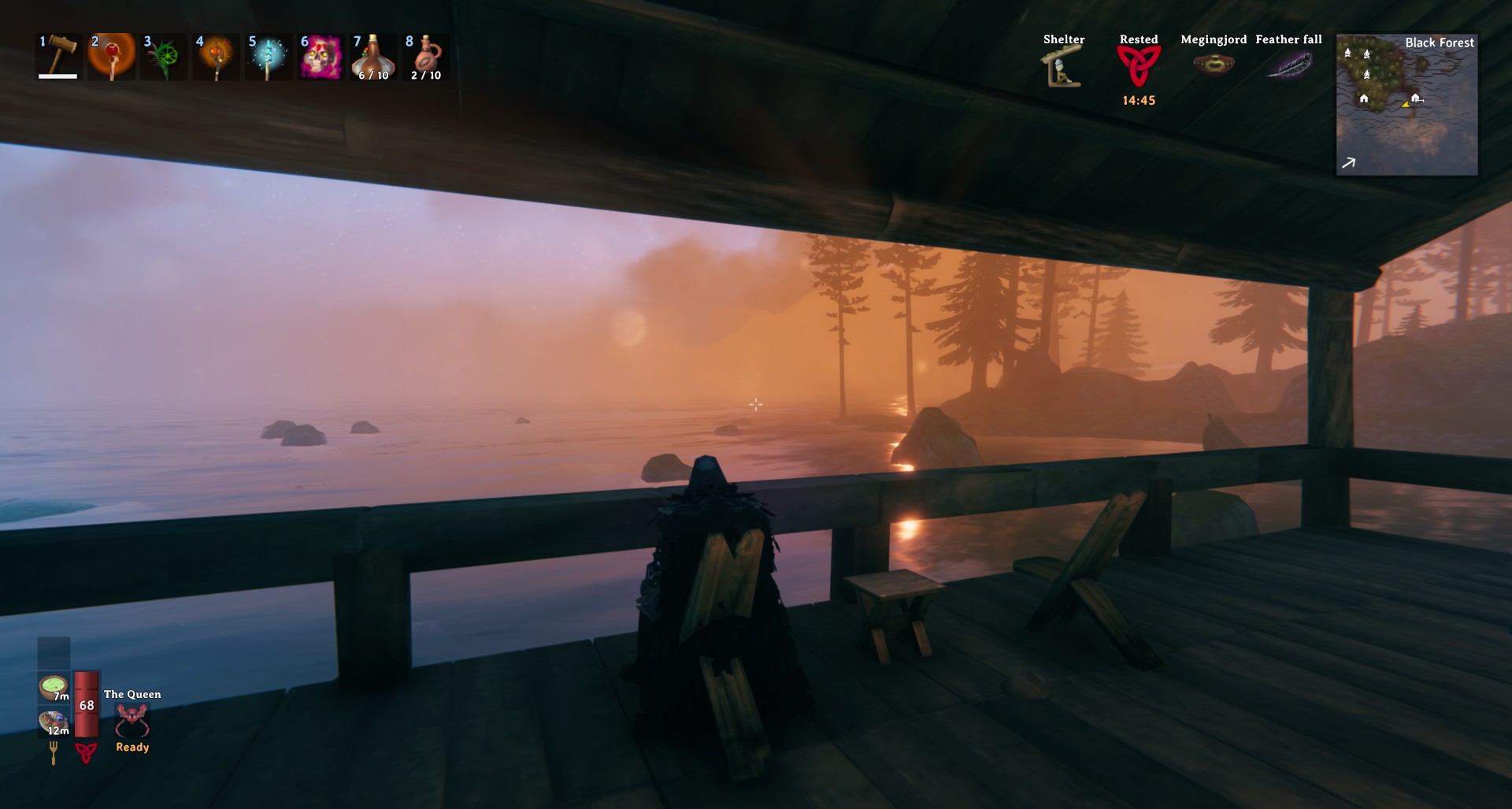Screen dimensions: 1512x809
Task: Click the Feather fall status icon
Action: [x=1288, y=65]
